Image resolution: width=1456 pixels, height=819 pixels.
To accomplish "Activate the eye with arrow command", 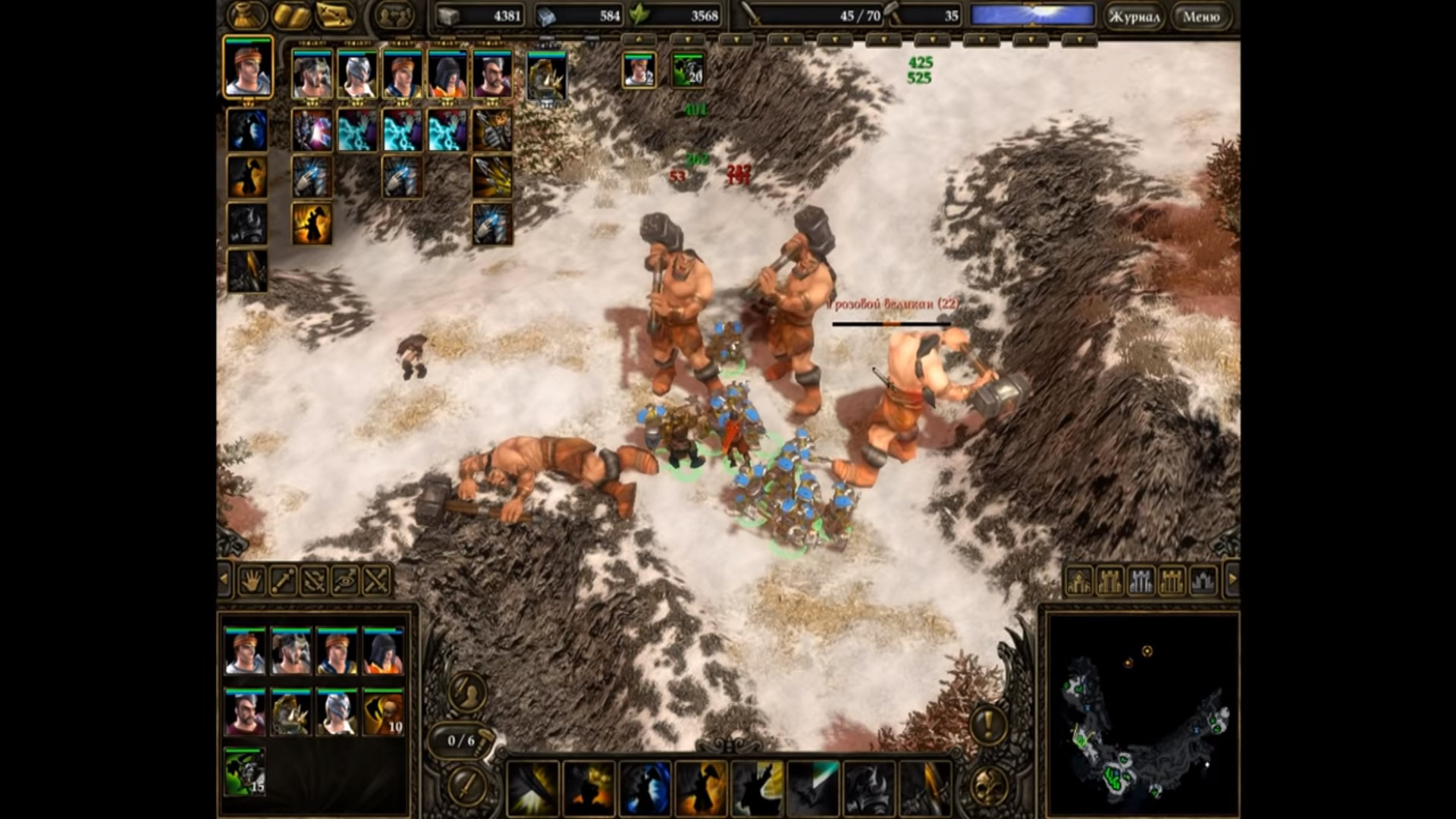I will [345, 581].
